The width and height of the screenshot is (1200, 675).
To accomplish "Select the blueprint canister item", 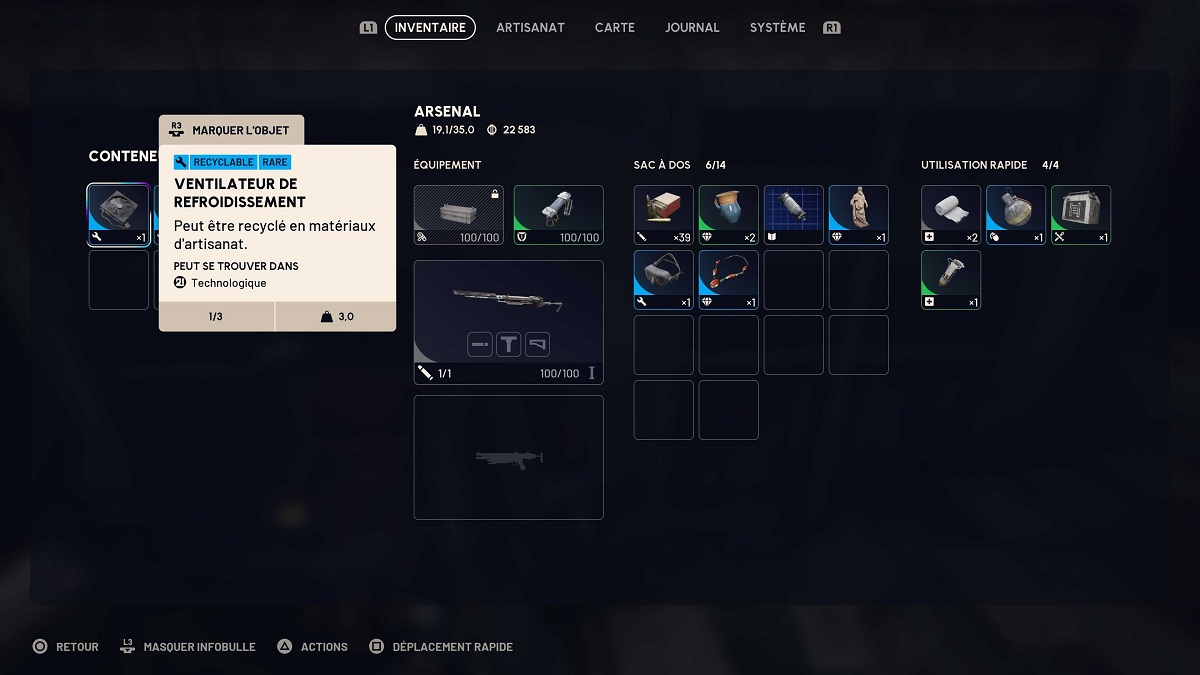I will (794, 215).
